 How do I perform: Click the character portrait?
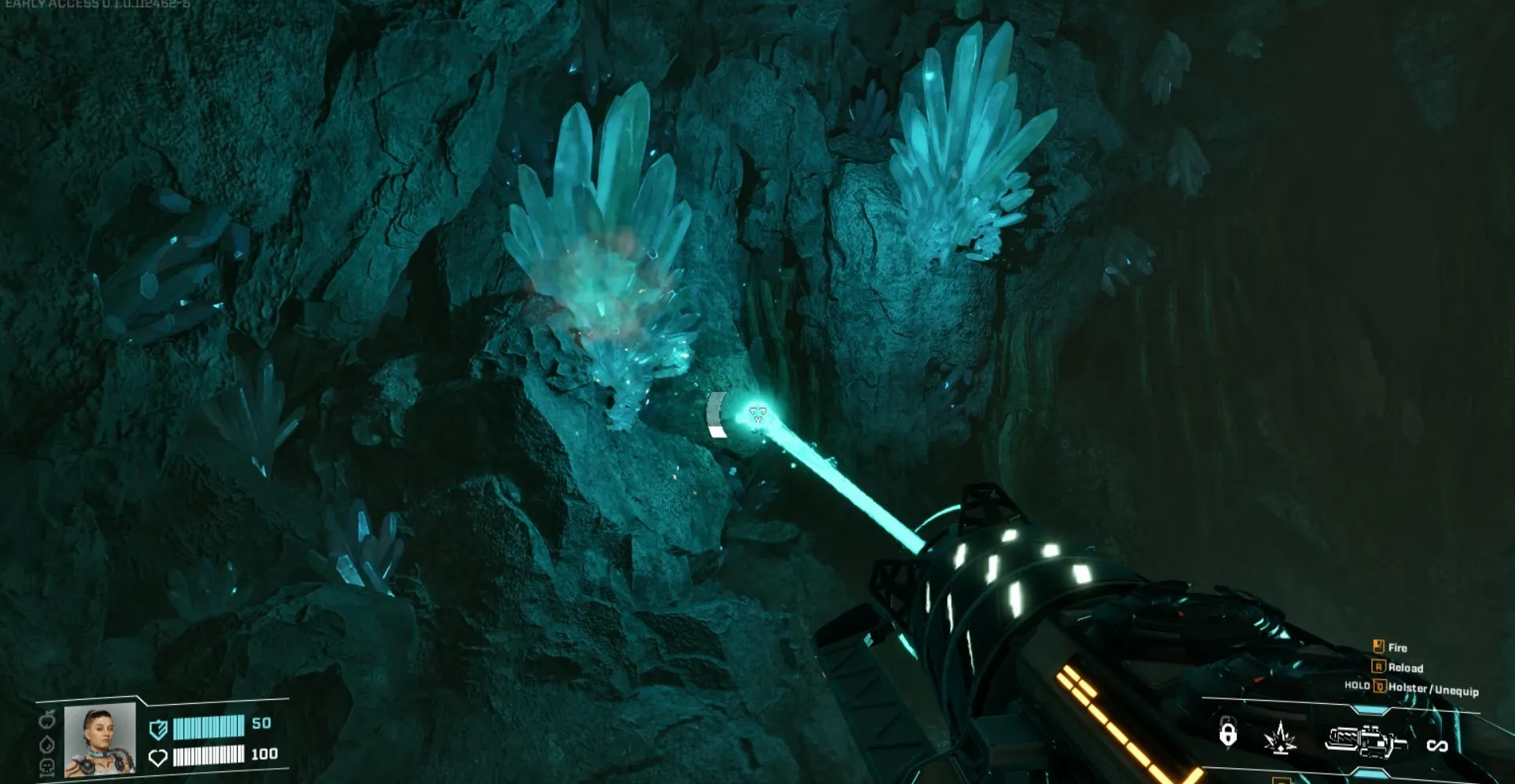click(99, 739)
